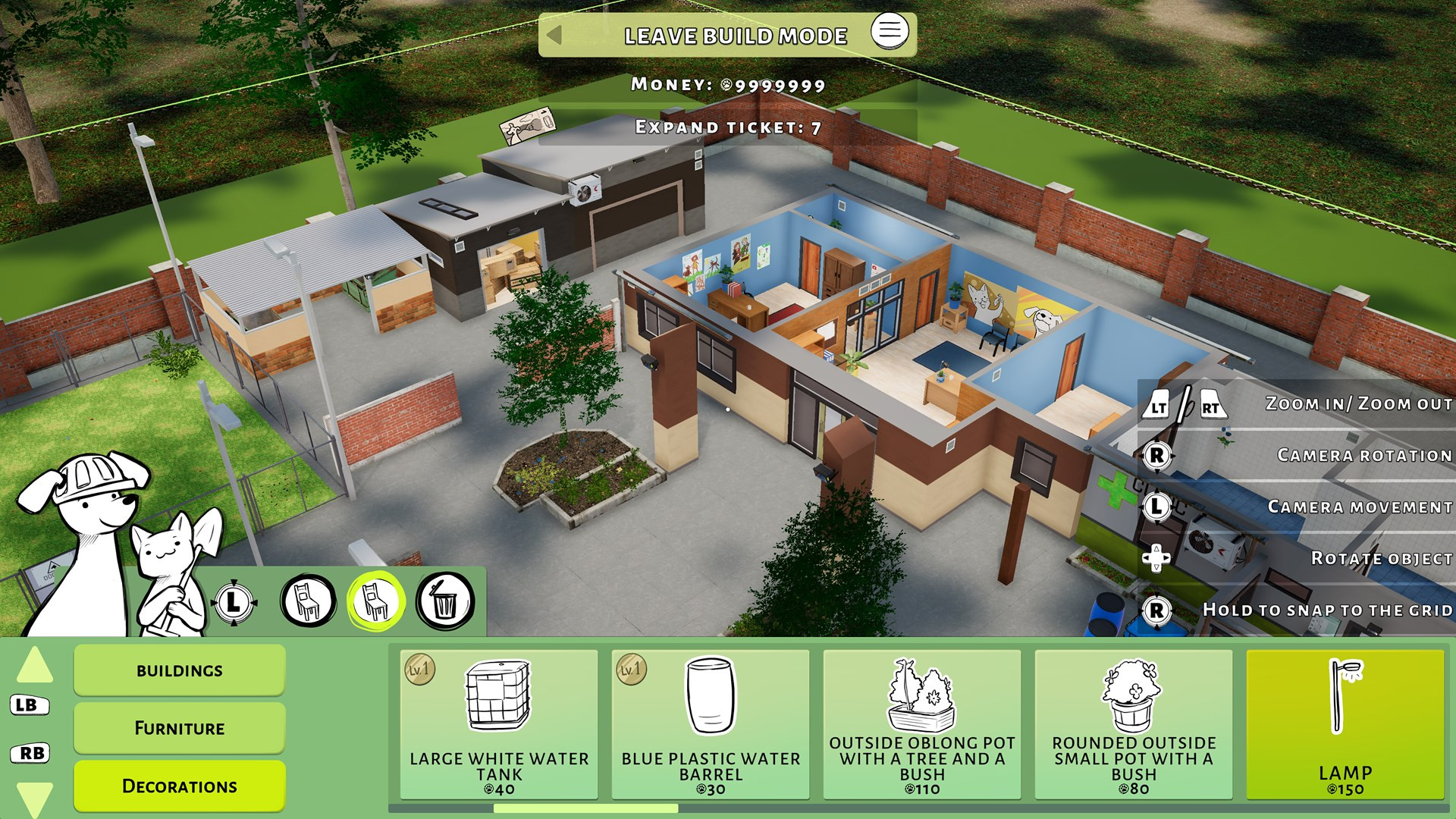
Task: Select the Large White Water Tank item
Action: [x=499, y=724]
